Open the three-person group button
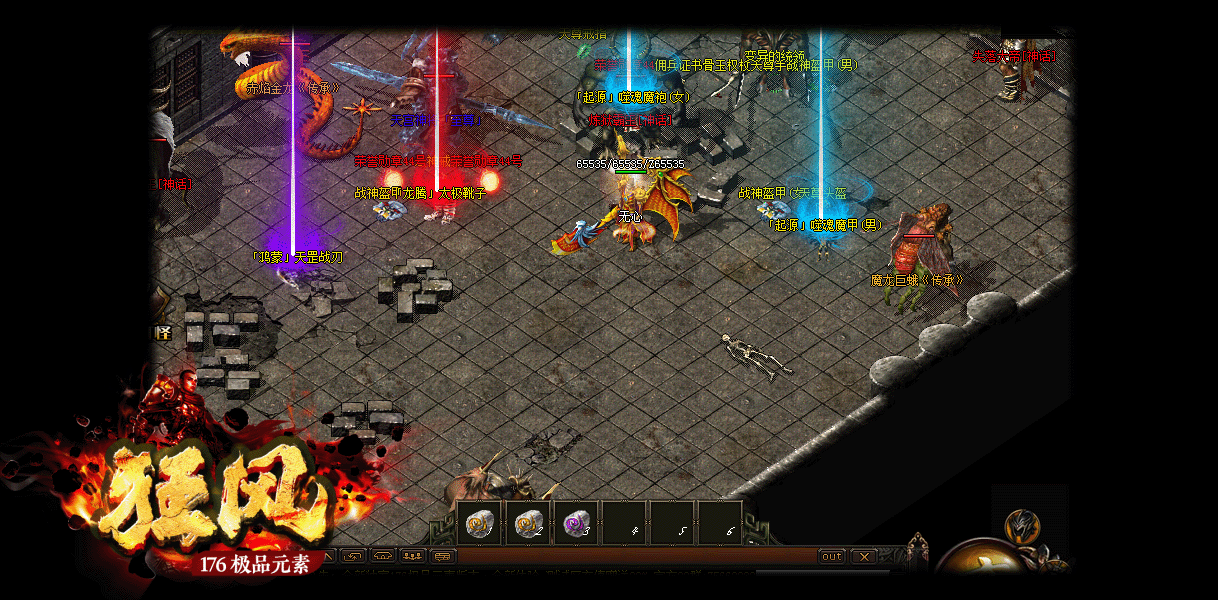Screen dimensions: 1218x600 click(x=412, y=556)
